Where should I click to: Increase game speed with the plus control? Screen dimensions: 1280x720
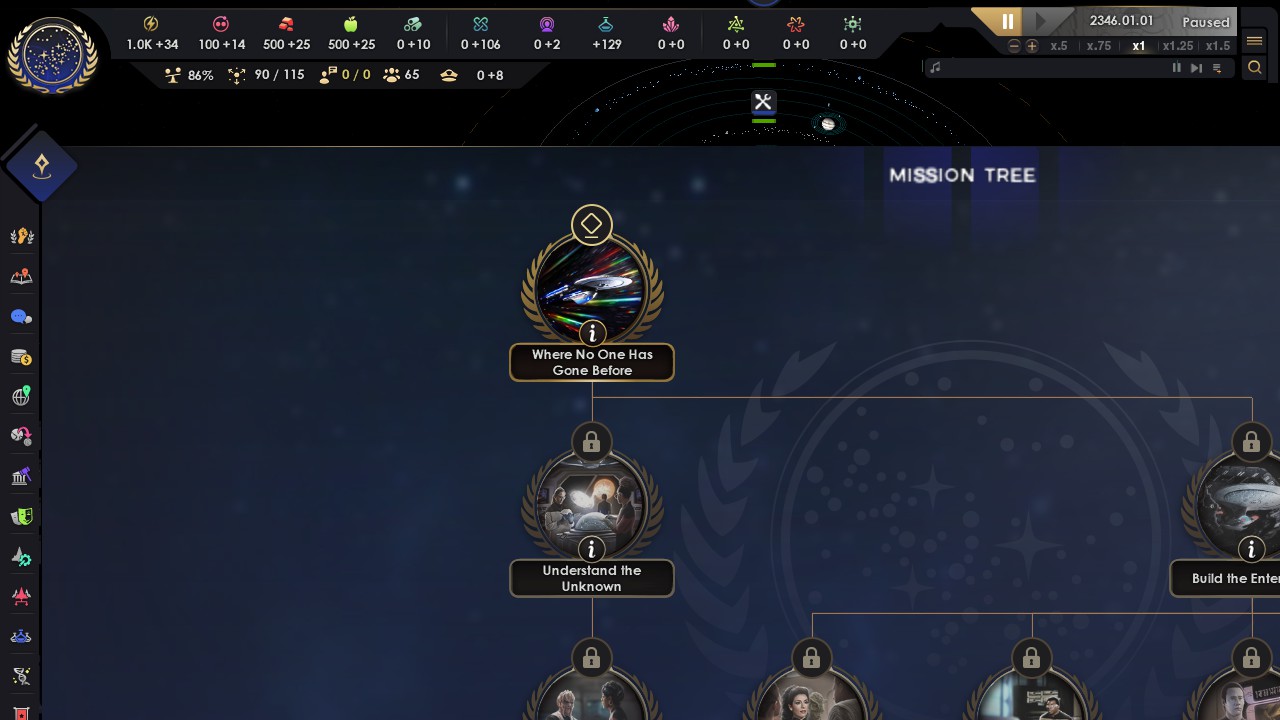[x=1032, y=45]
